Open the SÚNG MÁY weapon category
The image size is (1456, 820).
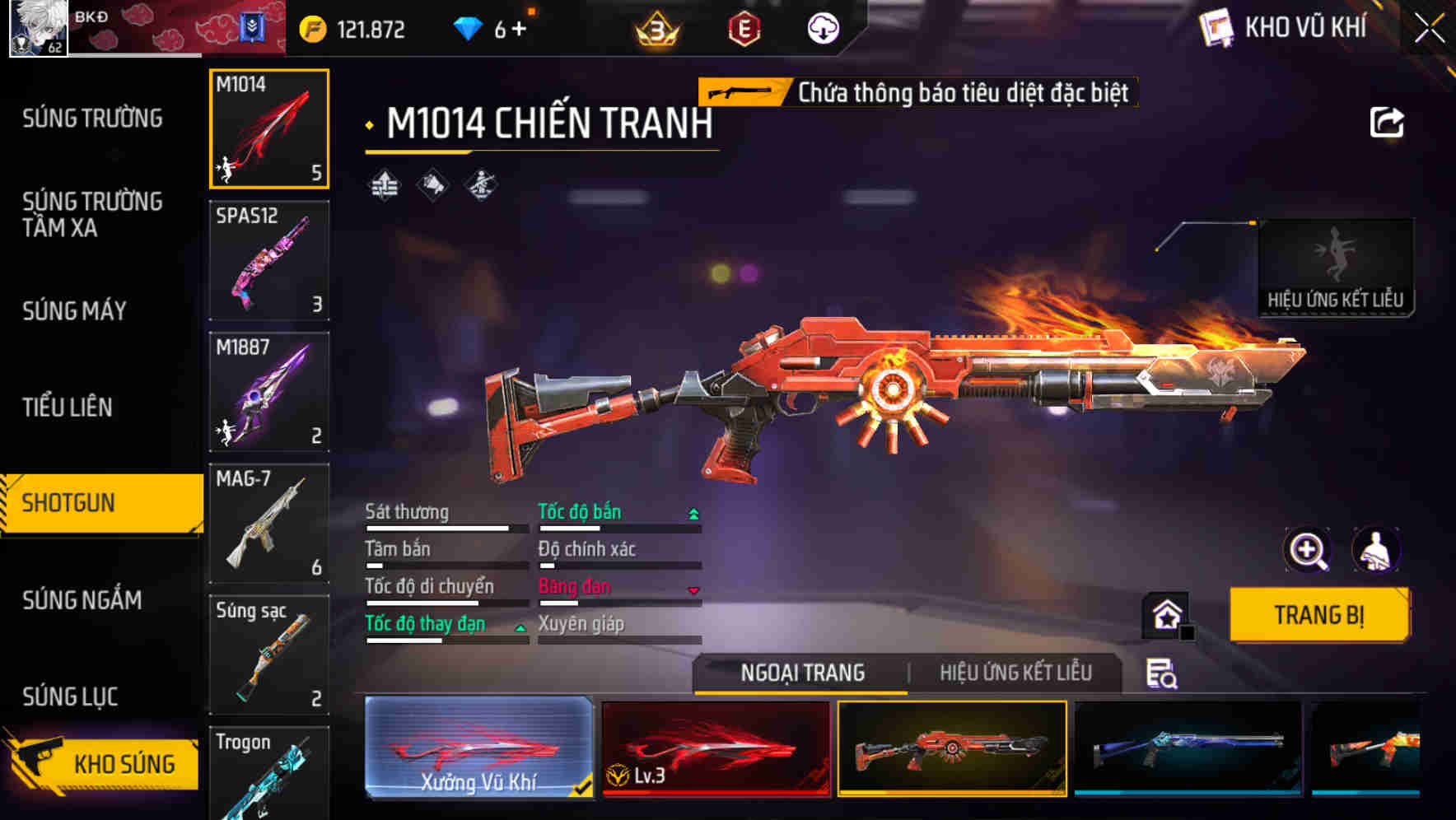pos(74,311)
